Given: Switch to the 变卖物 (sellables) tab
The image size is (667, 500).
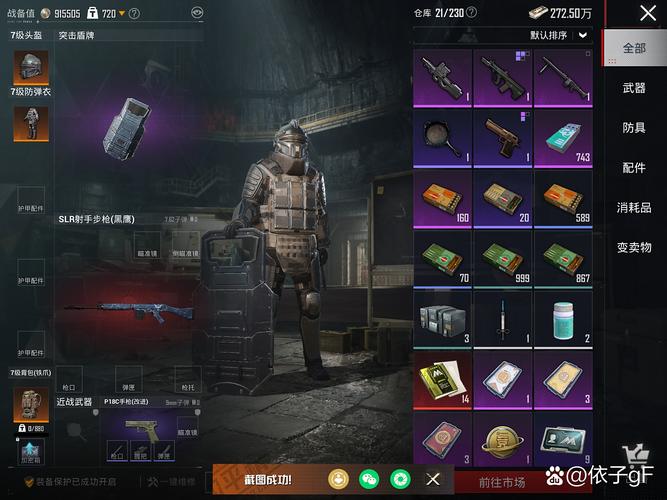Looking at the screenshot, I should (634, 247).
